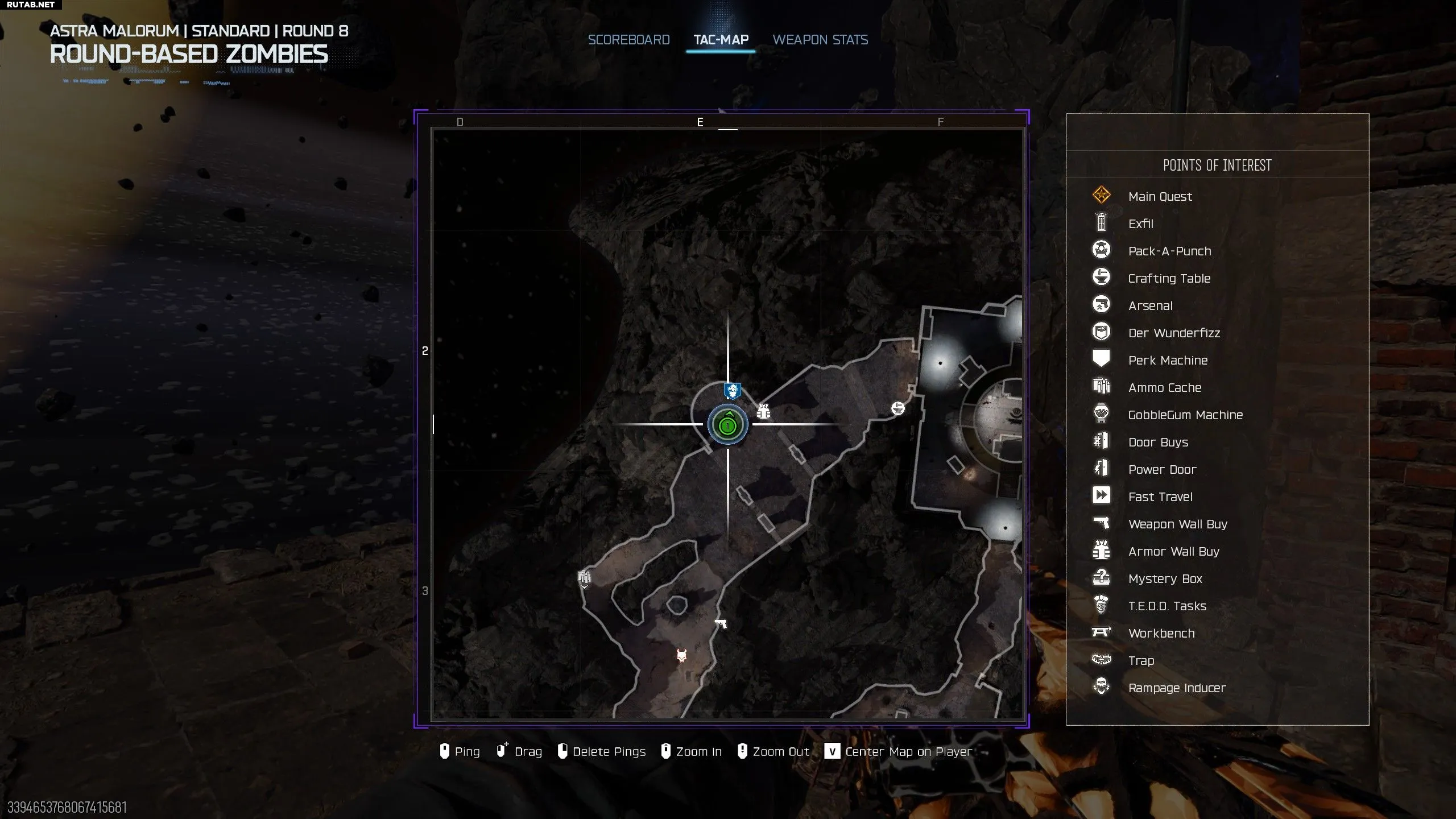This screenshot has height=819, width=1456.
Task: Choose the Fast Travel legend entry
Action: coord(1160,497)
